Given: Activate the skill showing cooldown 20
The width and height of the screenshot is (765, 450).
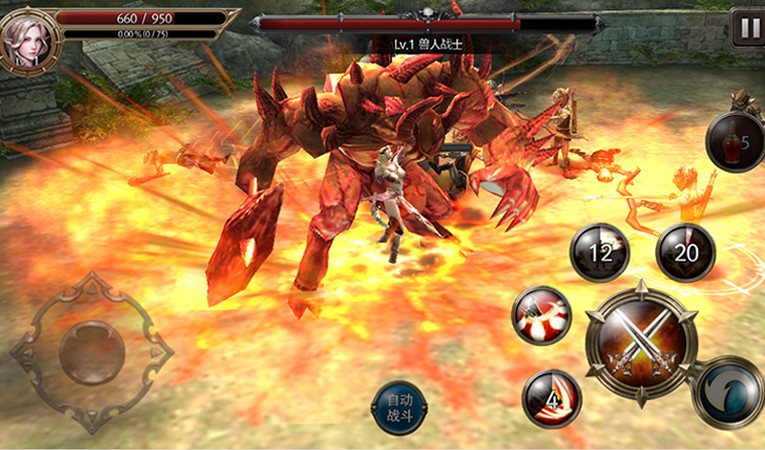Looking at the screenshot, I should point(685,253).
